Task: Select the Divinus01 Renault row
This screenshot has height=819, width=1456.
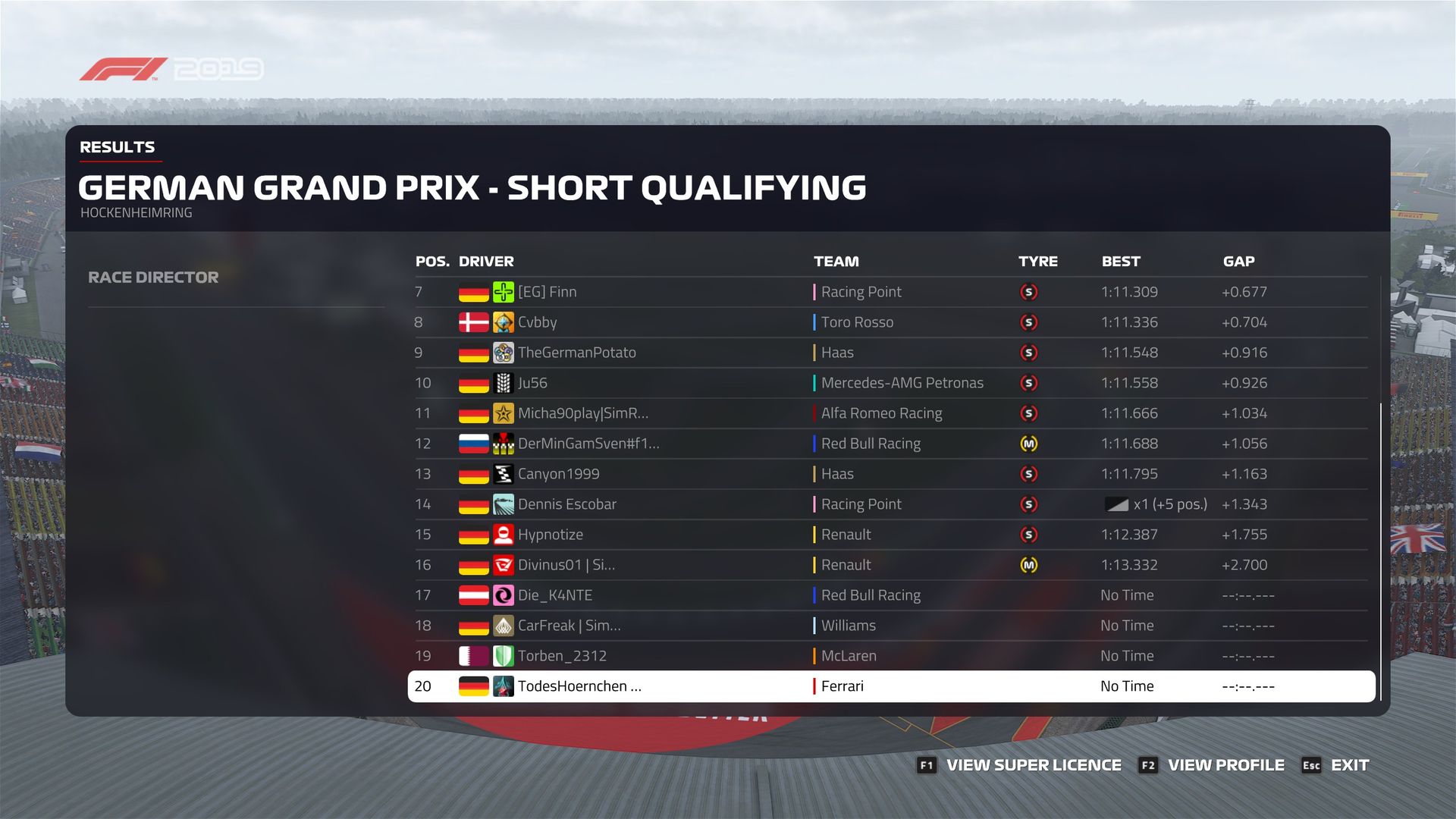Action: tap(566, 565)
